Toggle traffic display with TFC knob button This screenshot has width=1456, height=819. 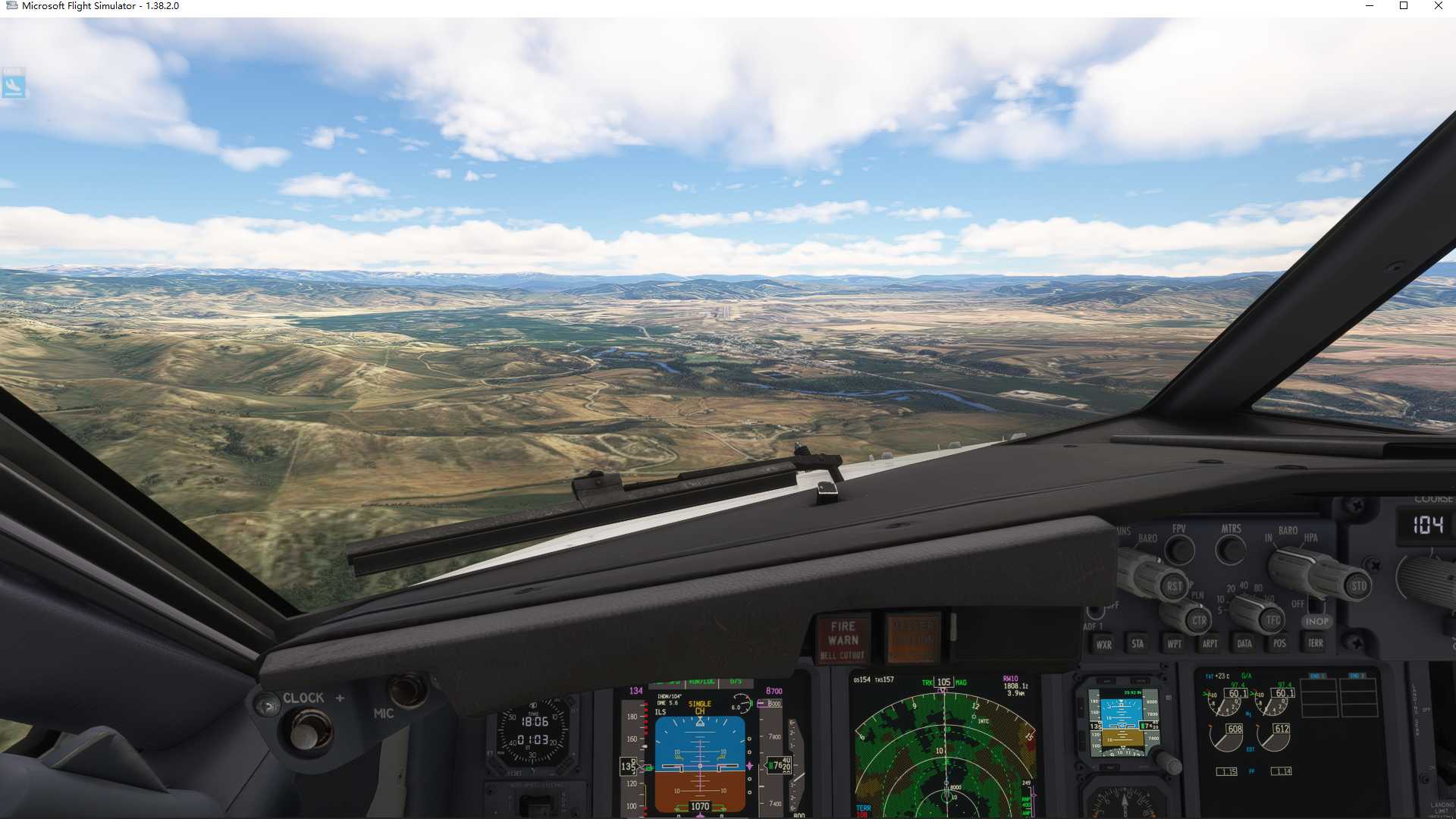coord(1272,620)
